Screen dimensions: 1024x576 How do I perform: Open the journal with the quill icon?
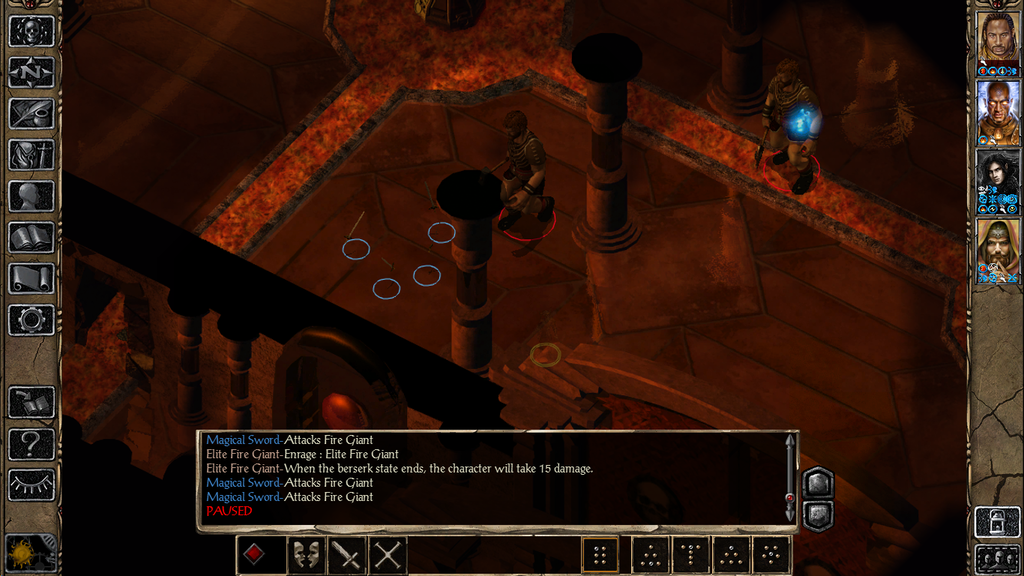[x=31, y=113]
